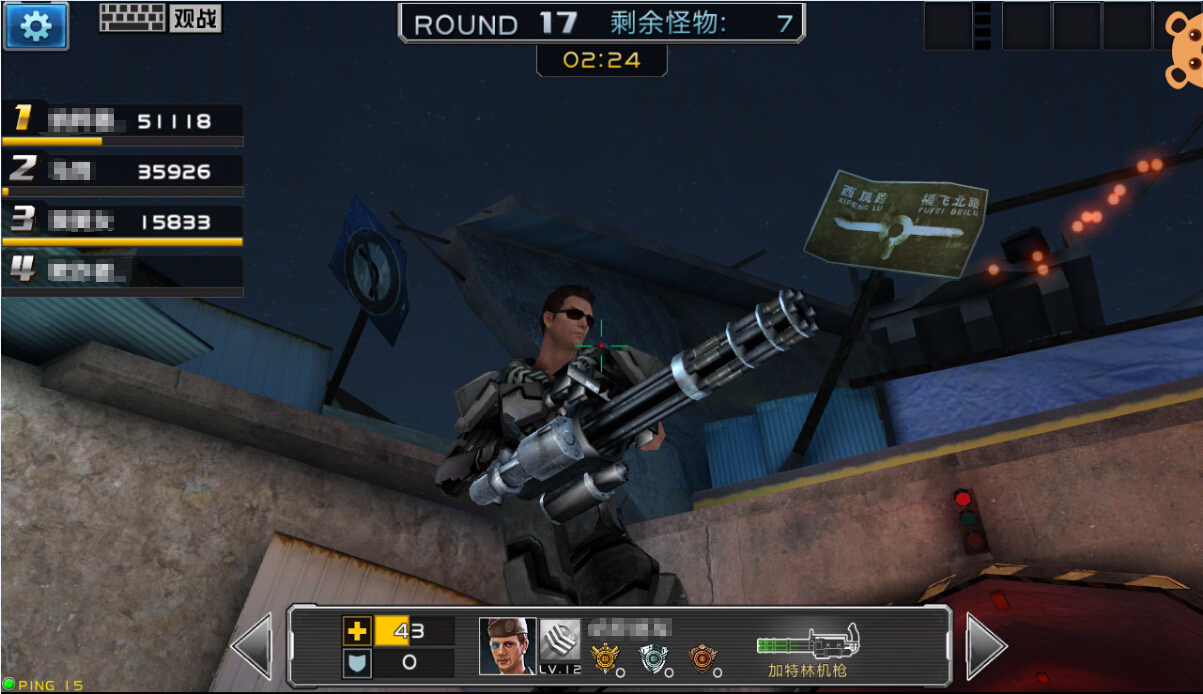Click the silver shield medal icon
This screenshot has width=1203, height=694.
653,658
